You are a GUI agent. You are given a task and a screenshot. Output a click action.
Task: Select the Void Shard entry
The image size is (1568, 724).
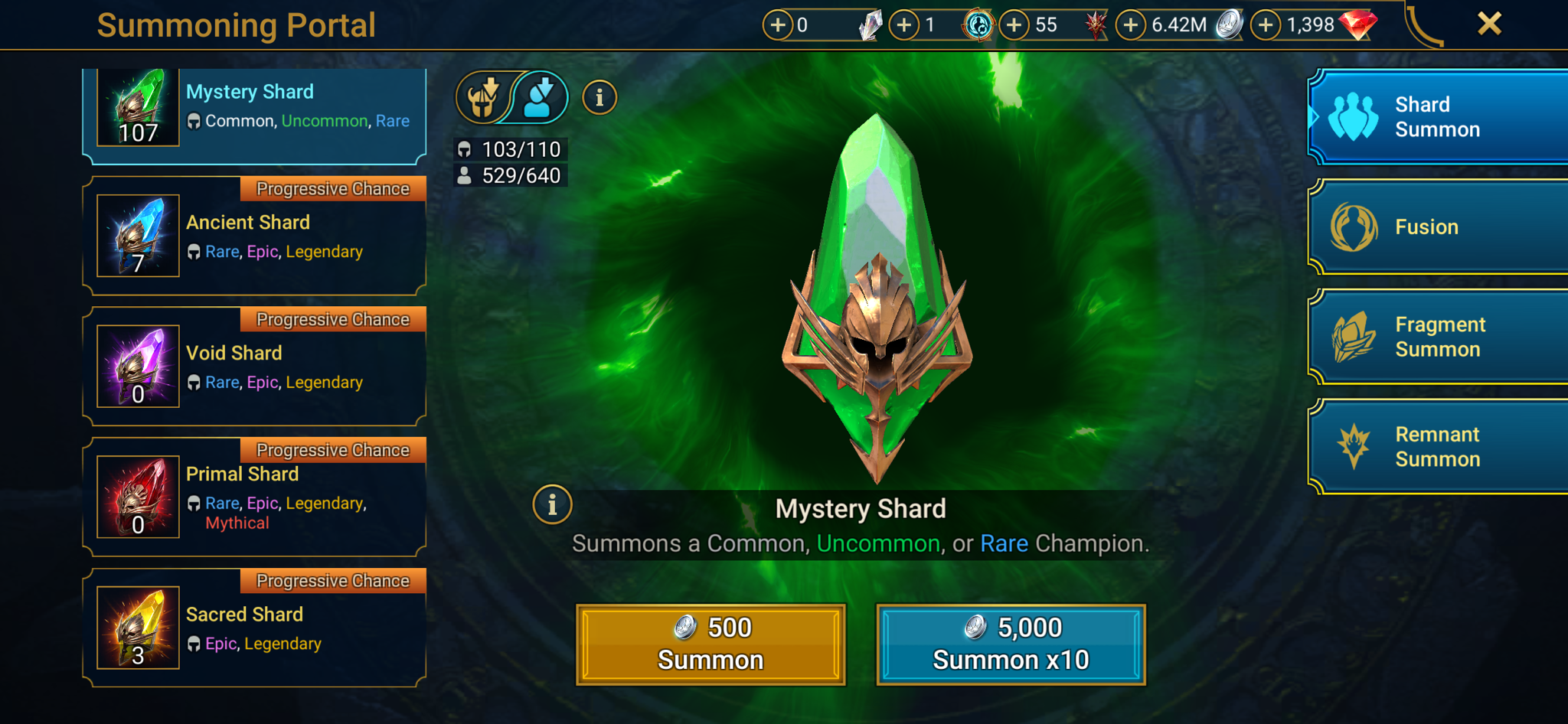254,367
